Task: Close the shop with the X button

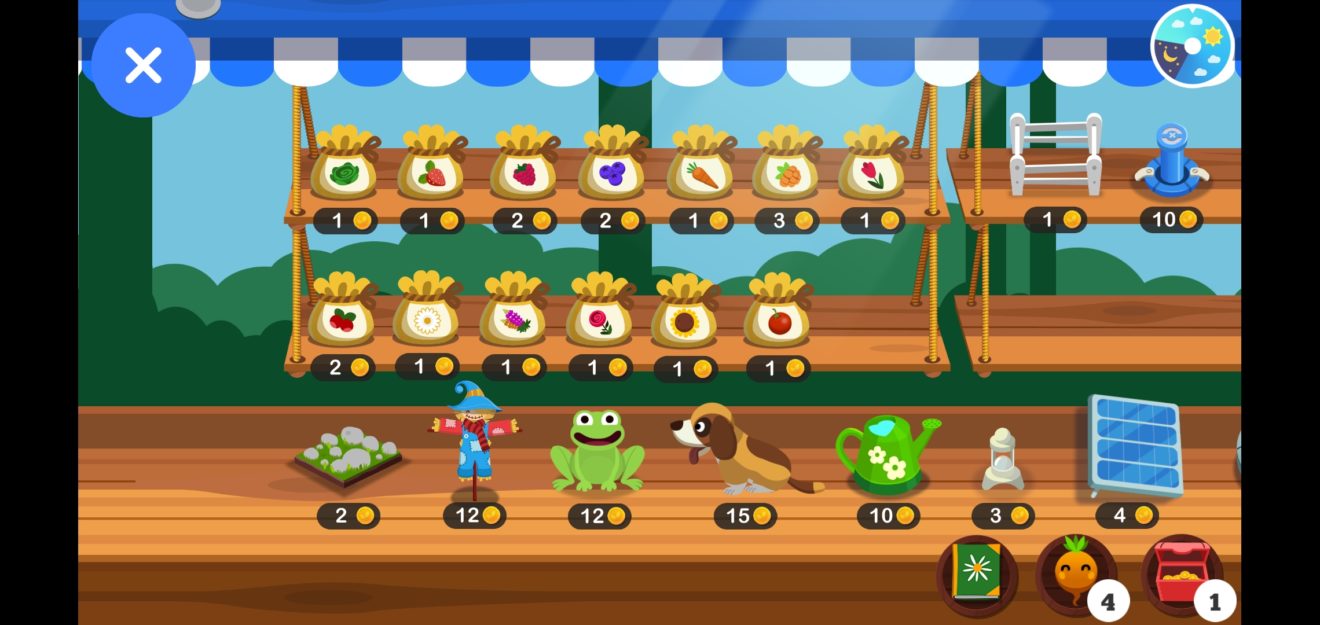Action: 143,65
